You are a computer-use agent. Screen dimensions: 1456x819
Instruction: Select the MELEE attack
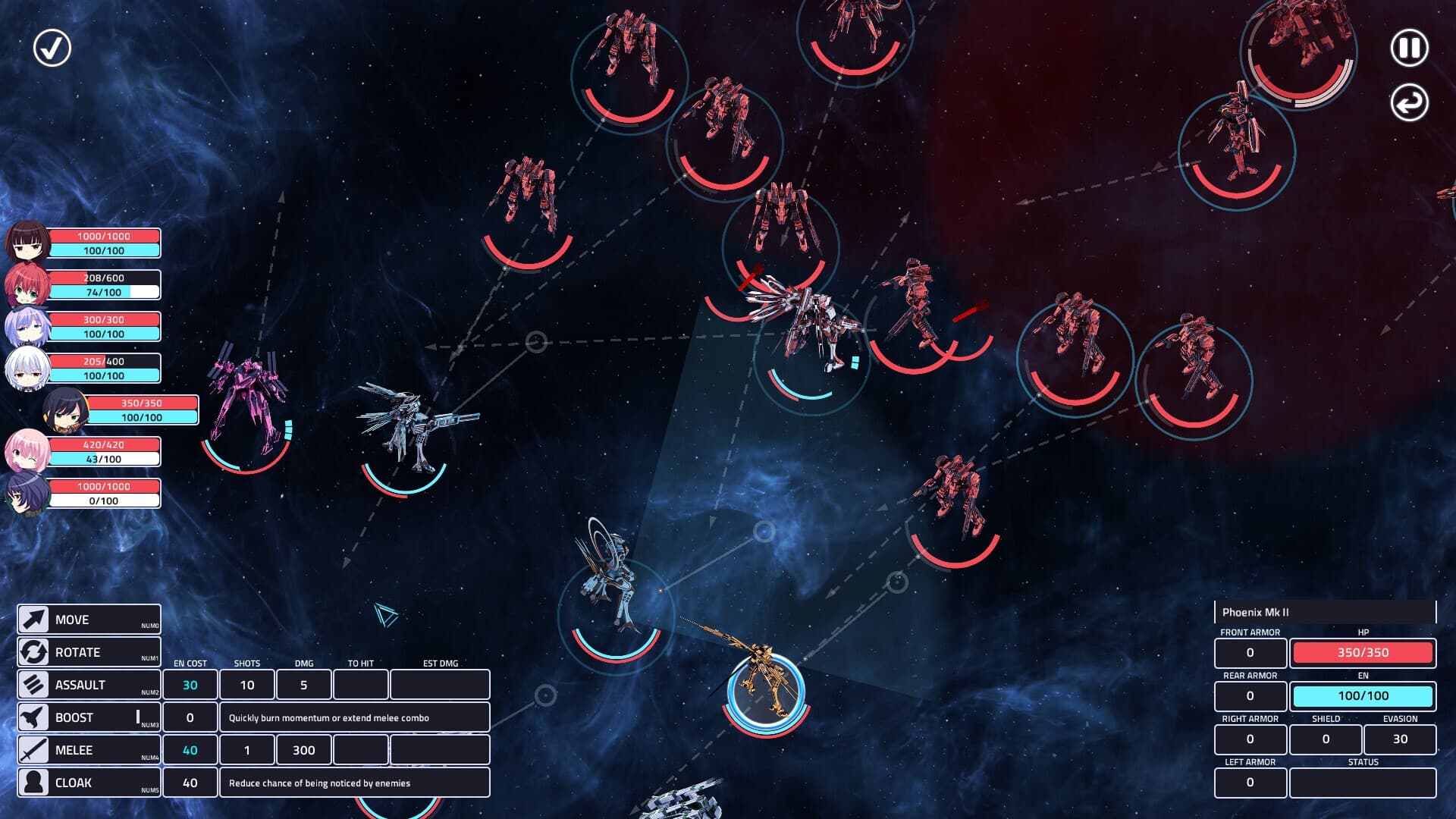(89, 750)
